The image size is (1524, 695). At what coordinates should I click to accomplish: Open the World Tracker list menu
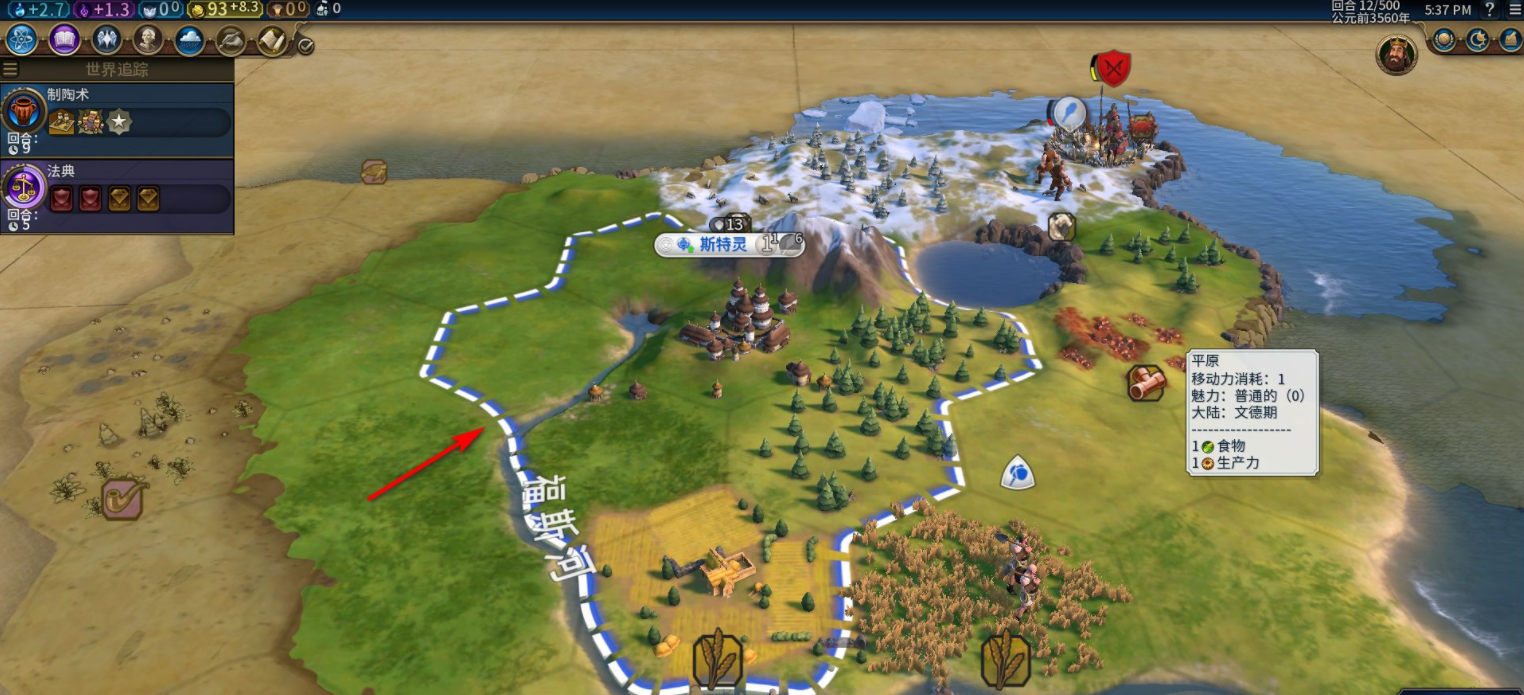11,69
